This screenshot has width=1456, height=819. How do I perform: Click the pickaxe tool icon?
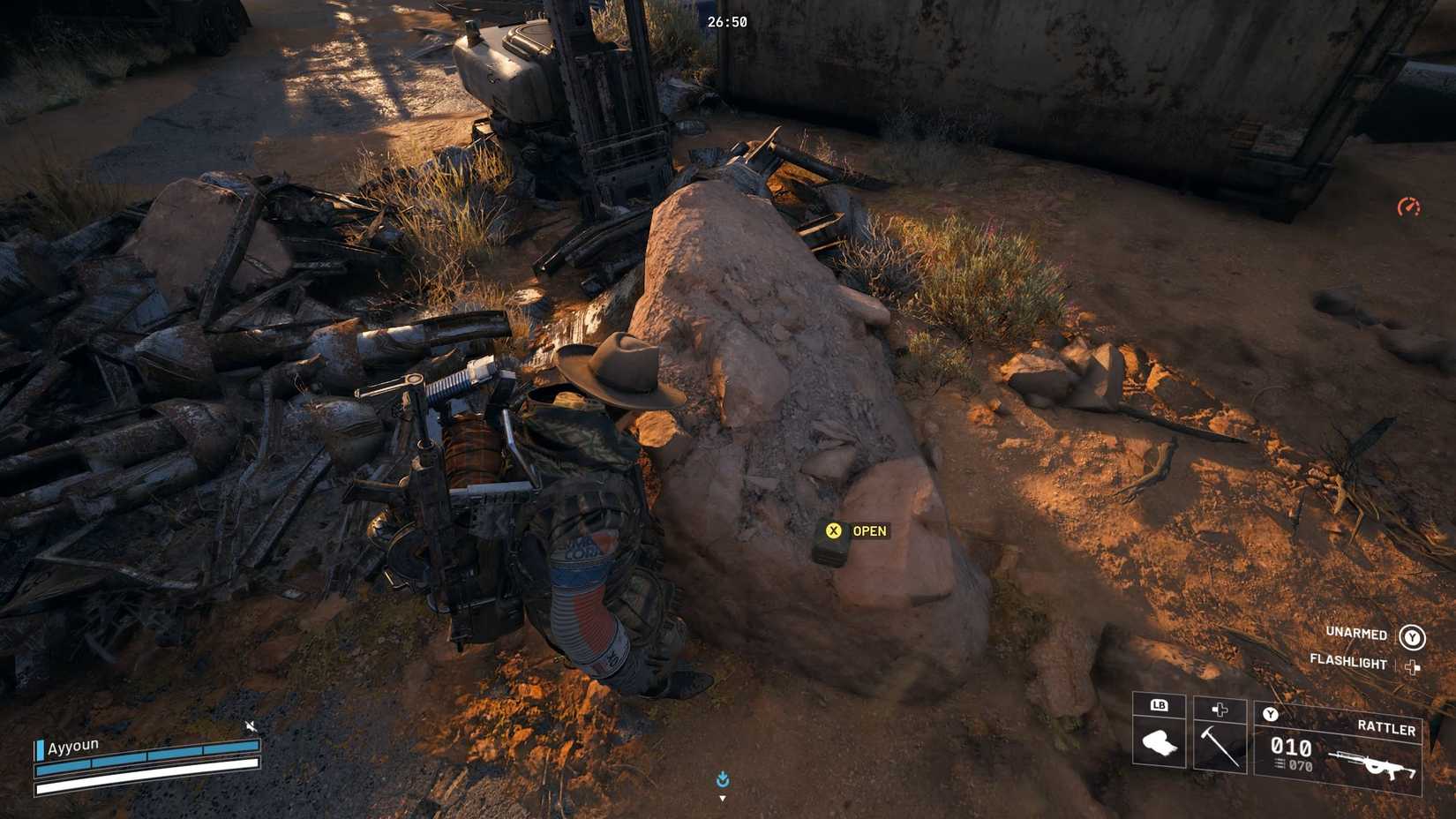pos(1220,747)
